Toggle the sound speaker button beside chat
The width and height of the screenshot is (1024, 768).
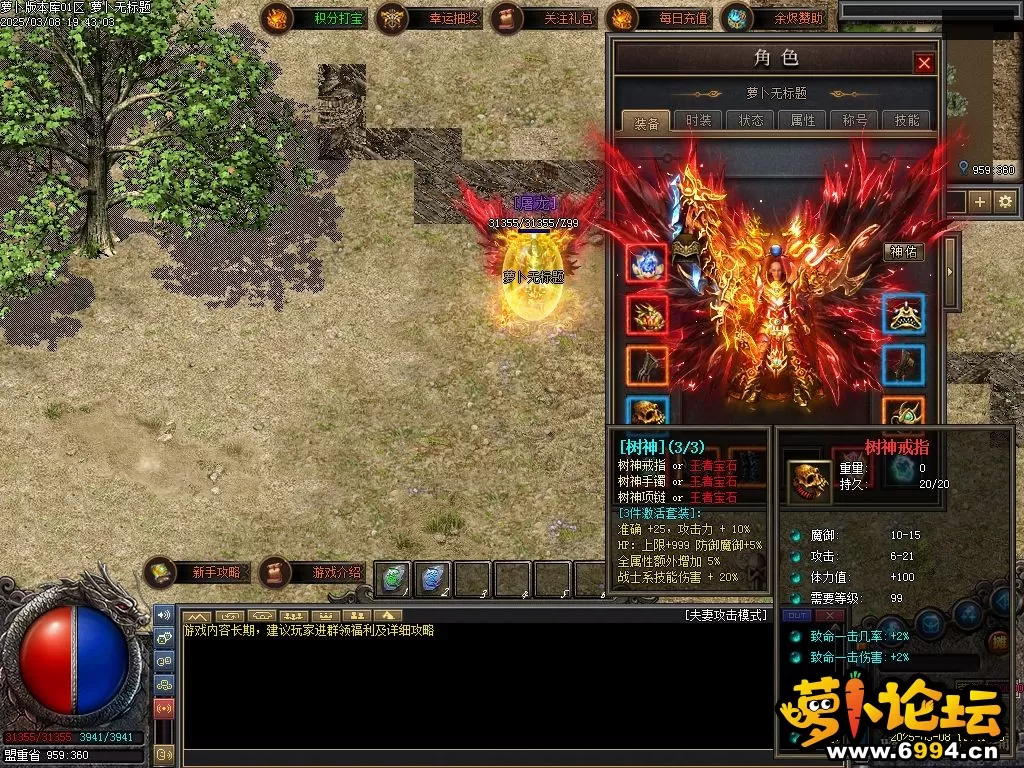pyautogui.click(x=163, y=613)
